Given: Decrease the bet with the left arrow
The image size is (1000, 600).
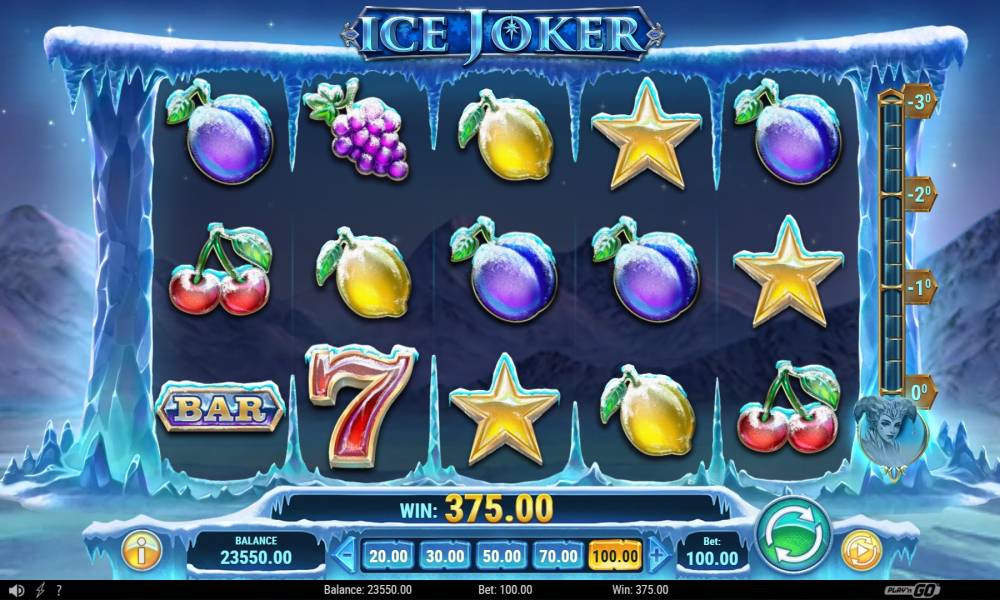Looking at the screenshot, I should click(x=345, y=555).
